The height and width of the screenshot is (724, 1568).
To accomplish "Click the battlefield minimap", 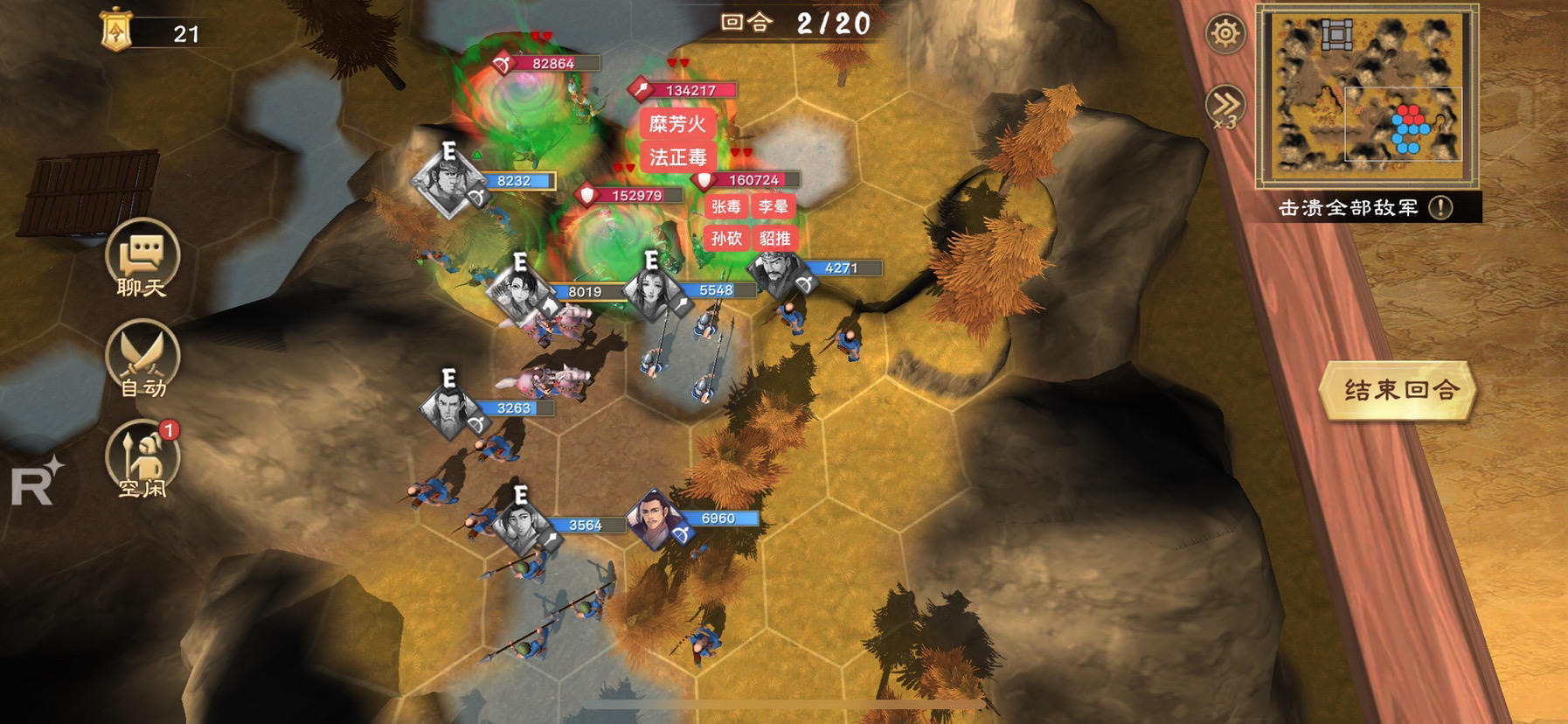I will [1366, 94].
